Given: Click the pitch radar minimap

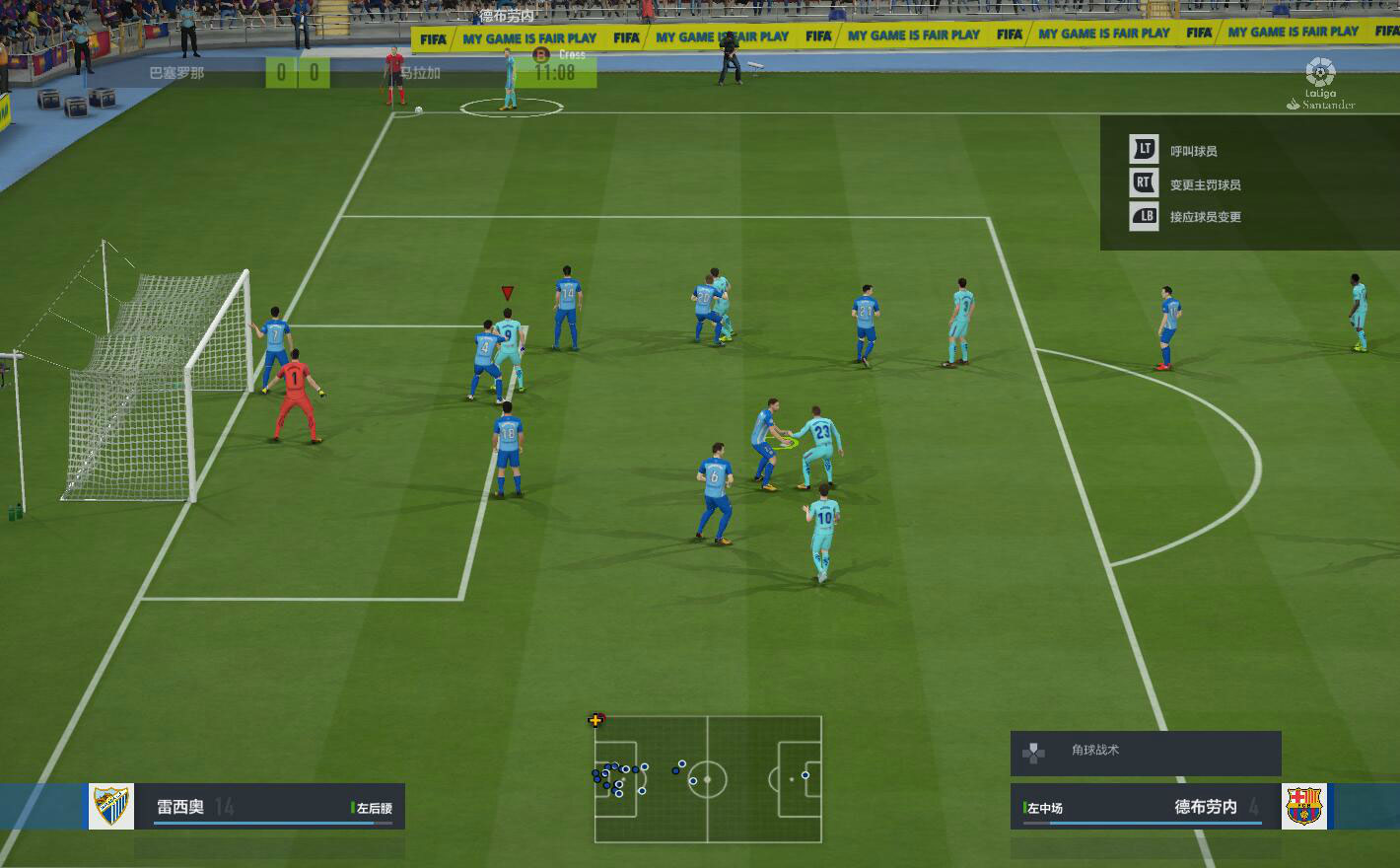Looking at the screenshot, I should pyautogui.click(x=708, y=779).
